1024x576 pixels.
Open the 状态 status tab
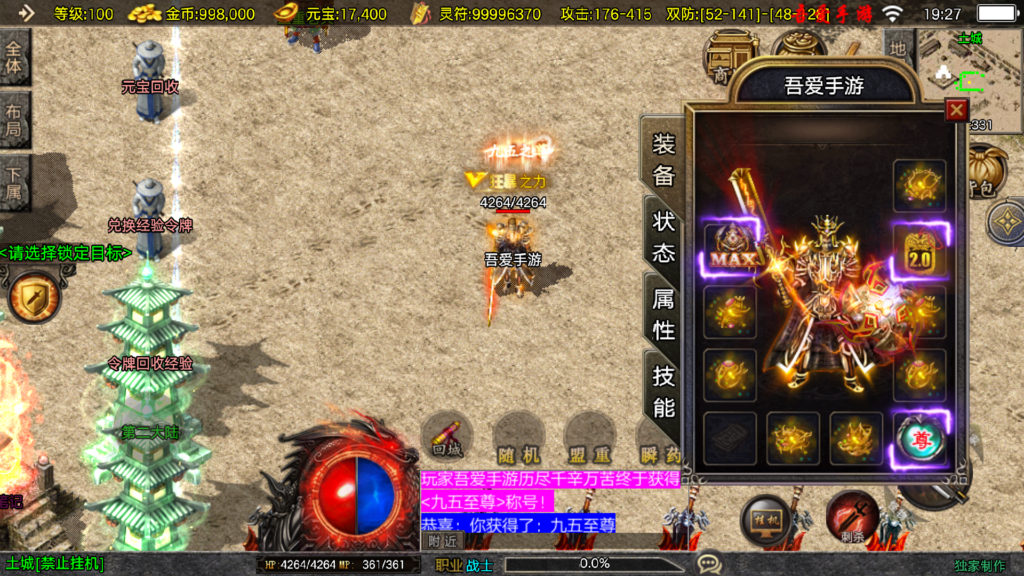[x=664, y=237]
